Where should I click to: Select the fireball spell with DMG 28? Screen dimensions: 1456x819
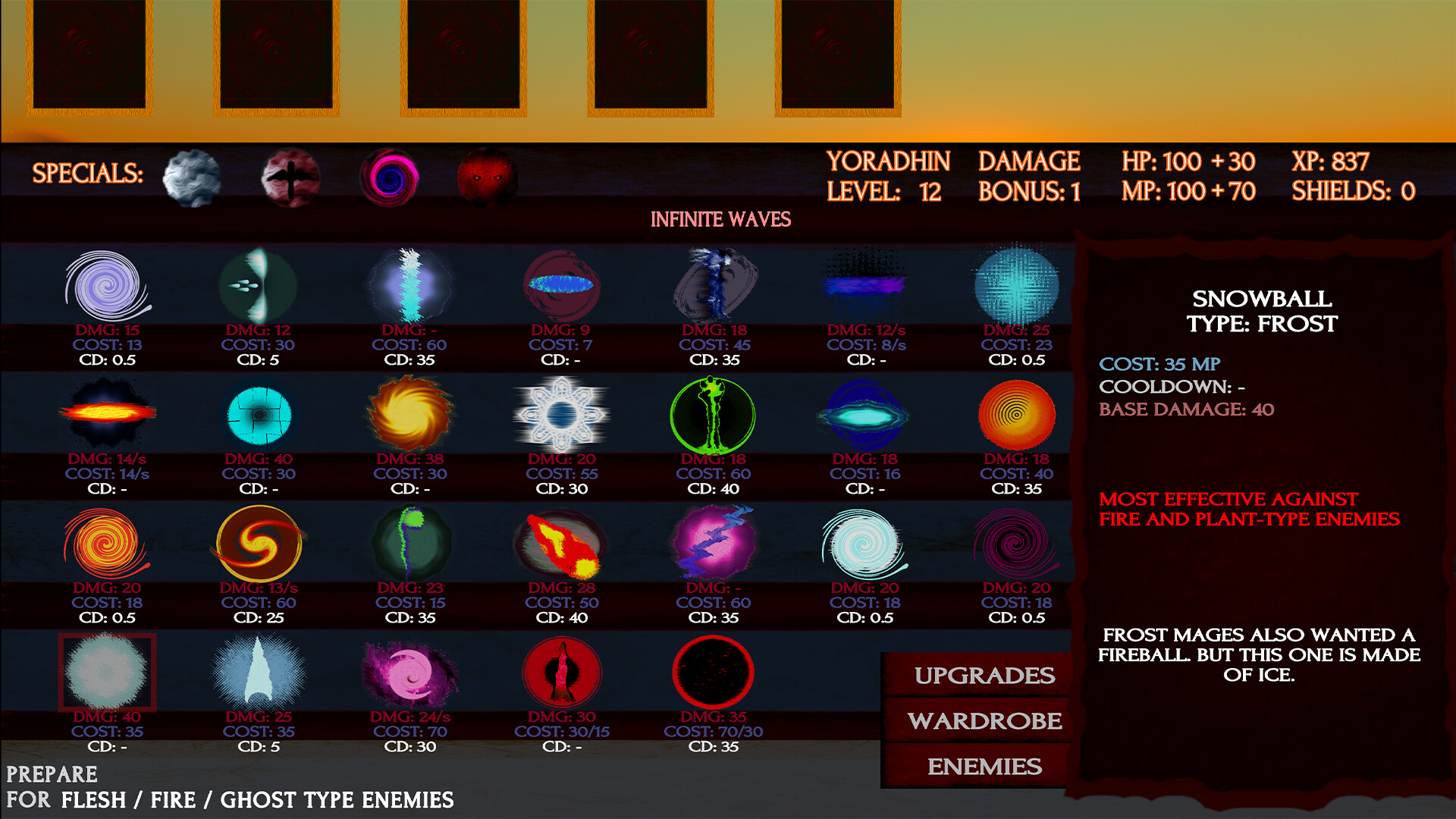pos(561,544)
